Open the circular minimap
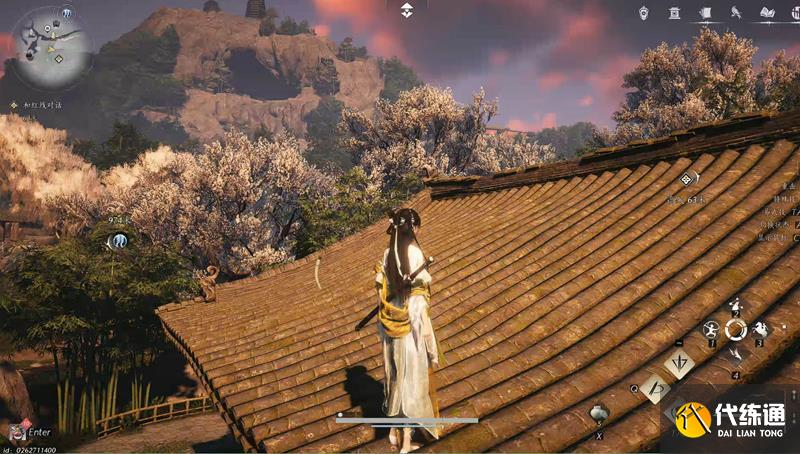 [x=52, y=47]
